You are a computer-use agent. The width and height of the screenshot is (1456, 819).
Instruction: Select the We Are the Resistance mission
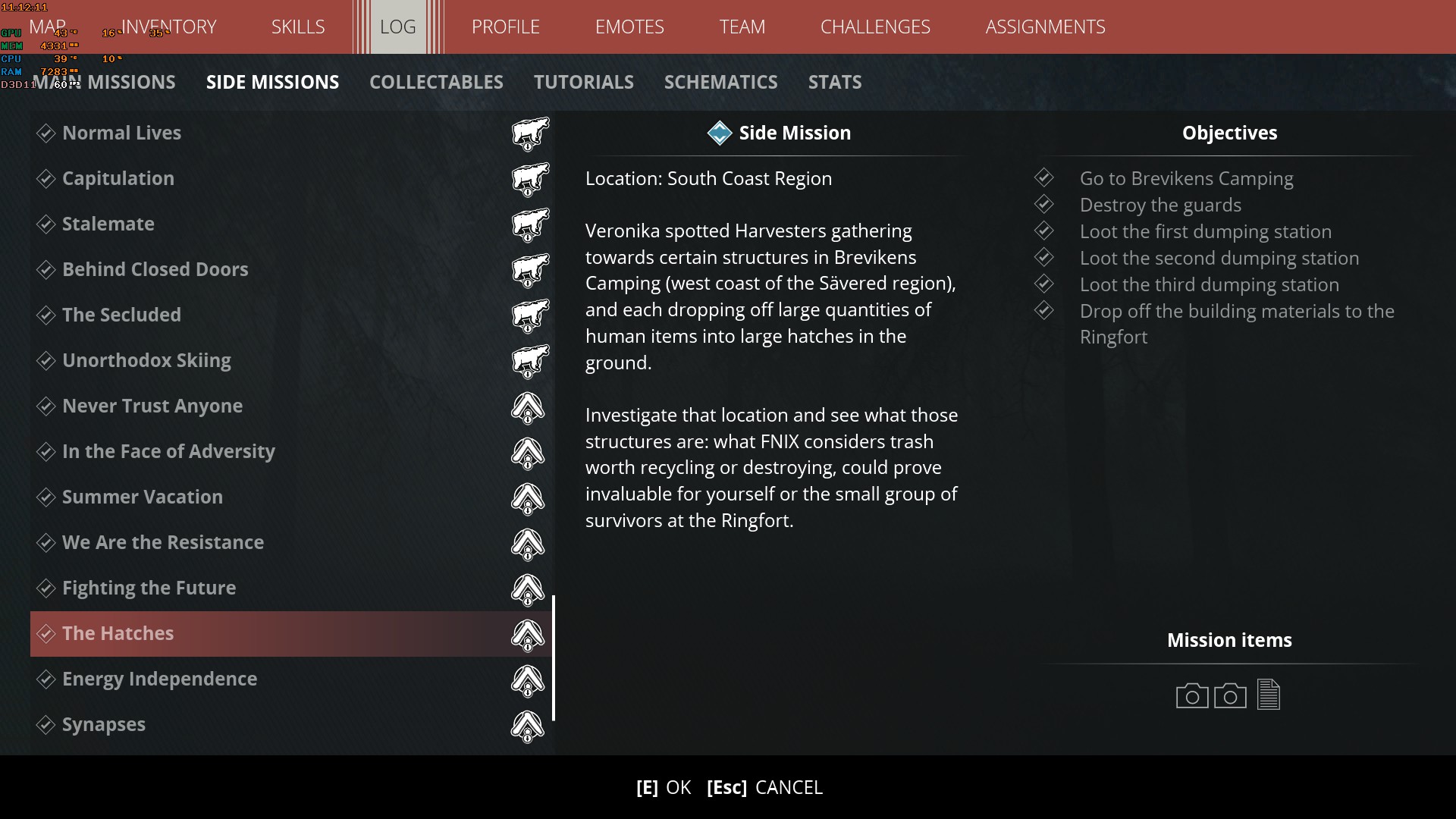(163, 542)
